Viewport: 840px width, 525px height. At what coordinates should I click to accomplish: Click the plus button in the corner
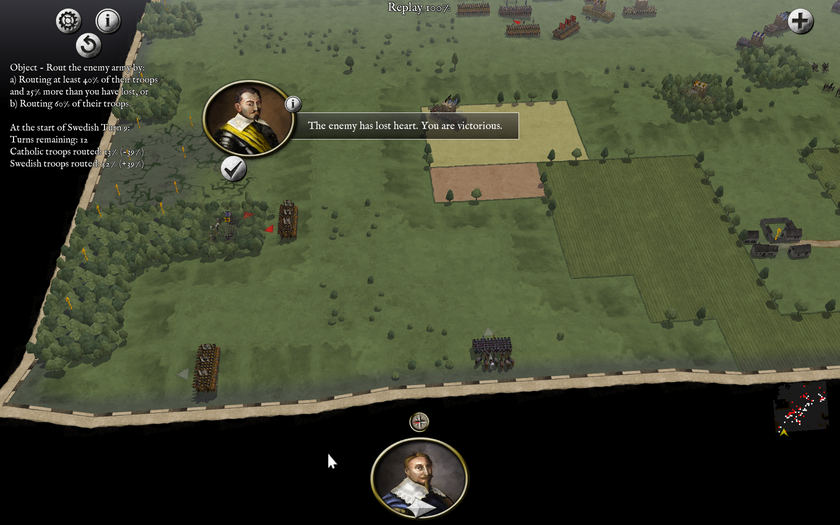800,21
